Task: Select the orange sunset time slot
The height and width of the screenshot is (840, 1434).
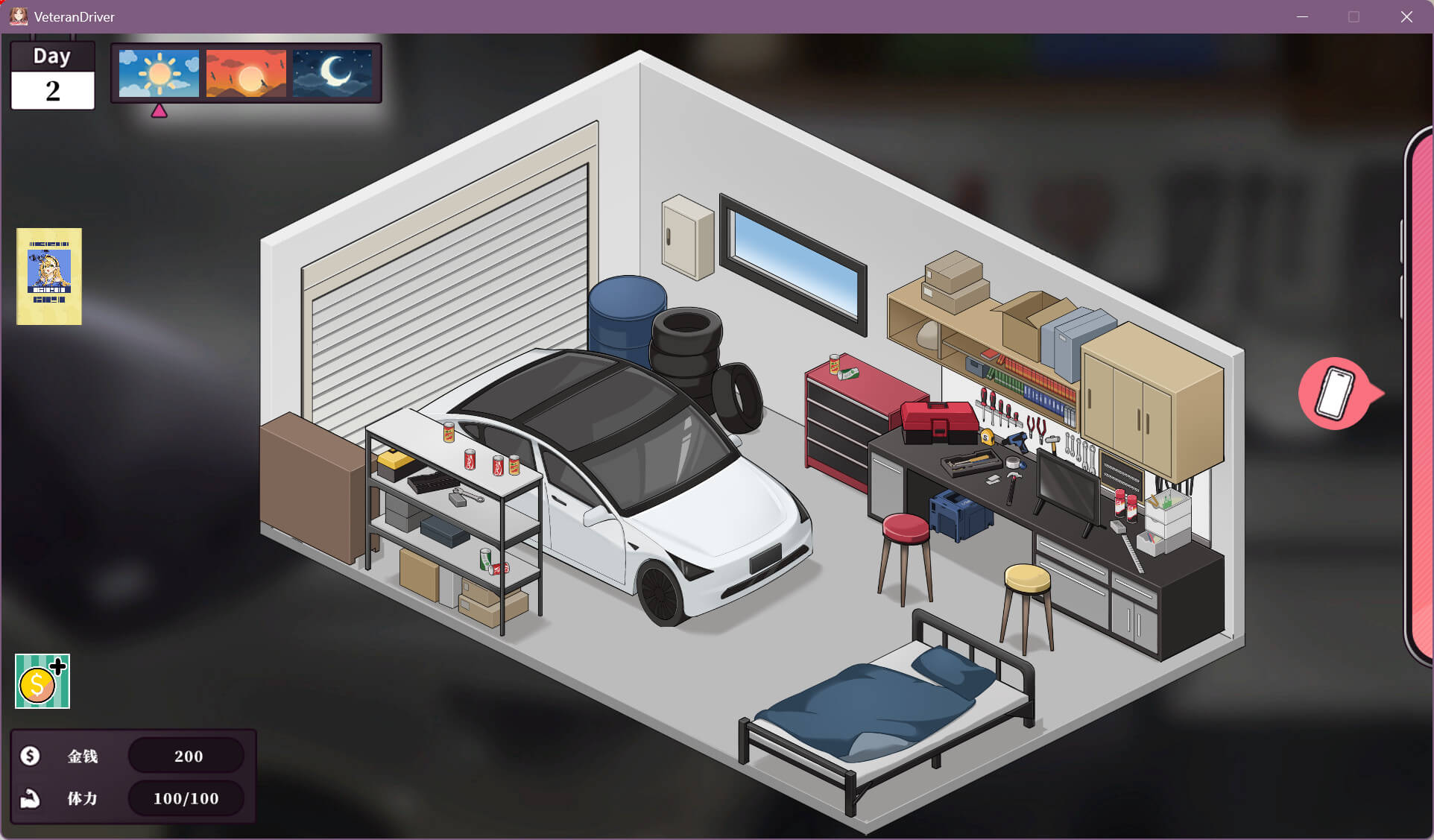Action: pos(246,73)
